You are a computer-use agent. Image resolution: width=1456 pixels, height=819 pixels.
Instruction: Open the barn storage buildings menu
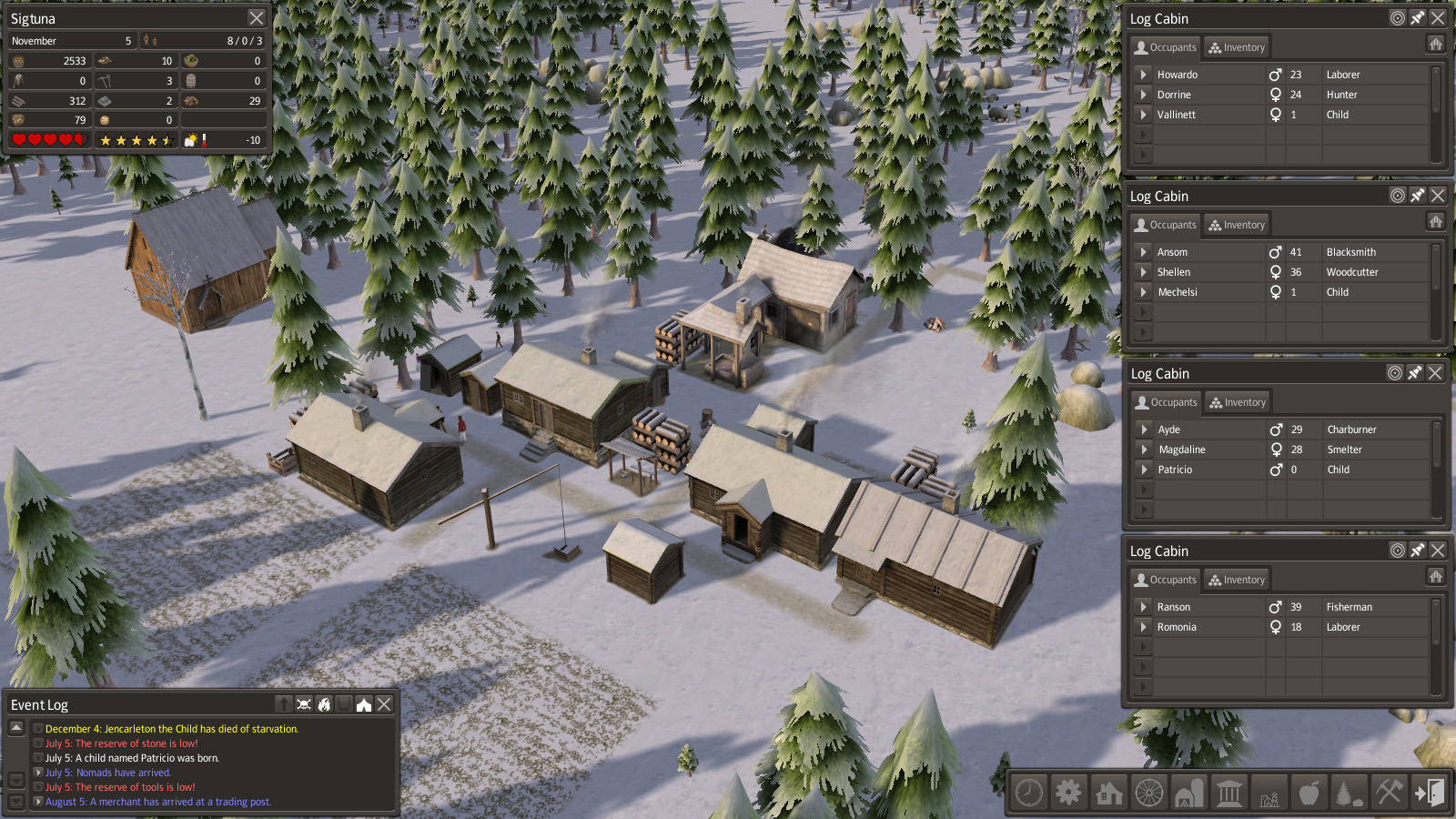(1188, 793)
